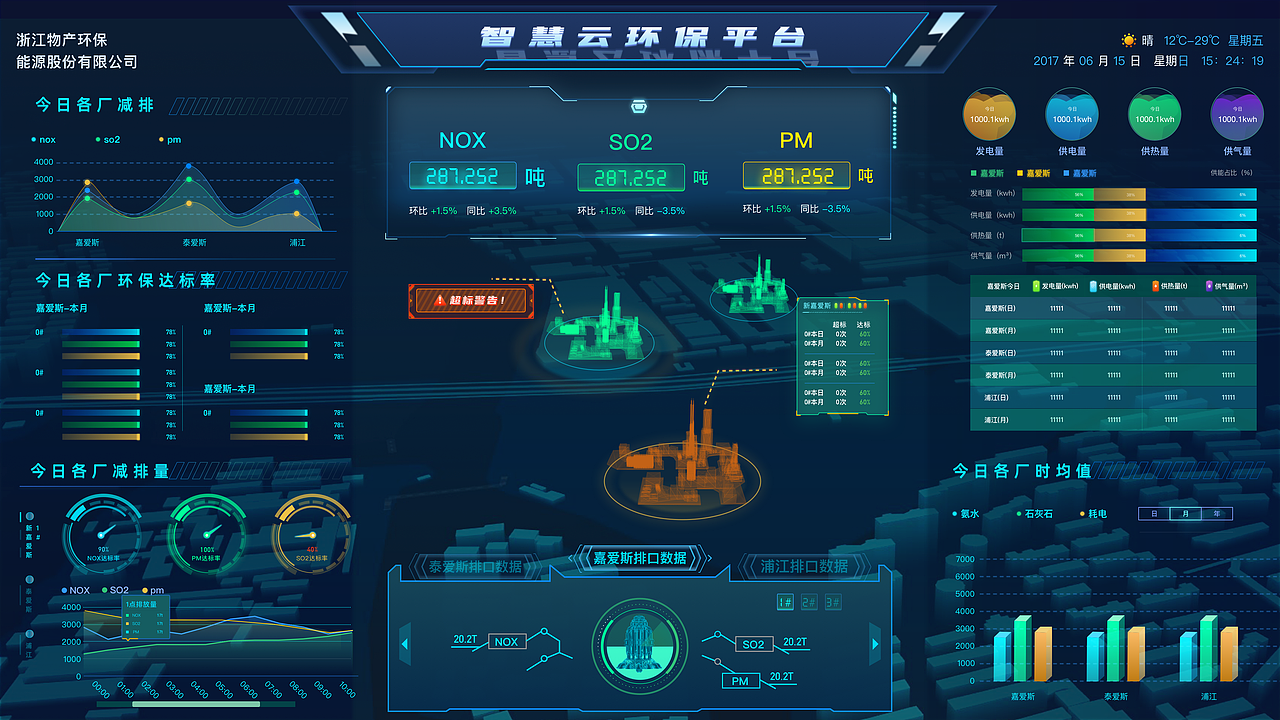Click the 供气量 circular gauge icon

point(1236,113)
